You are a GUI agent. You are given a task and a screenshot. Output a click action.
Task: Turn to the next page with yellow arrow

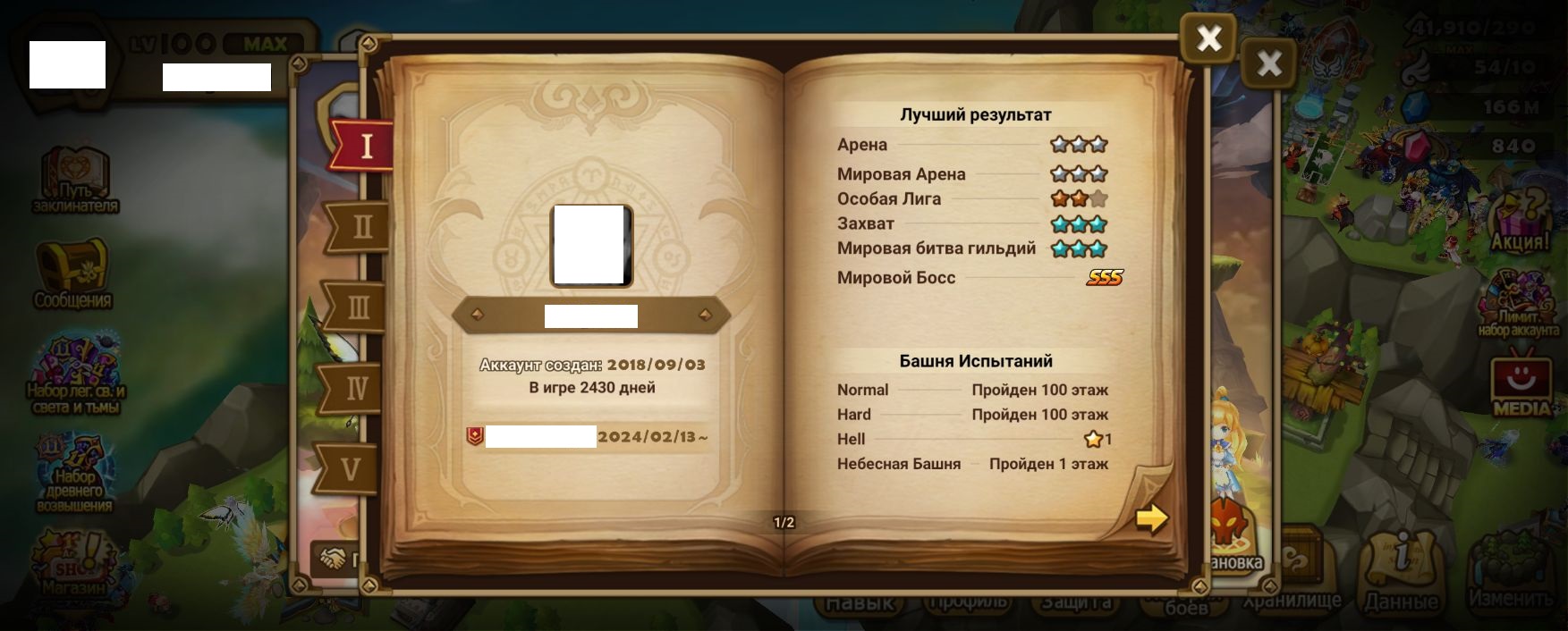pyautogui.click(x=1151, y=518)
